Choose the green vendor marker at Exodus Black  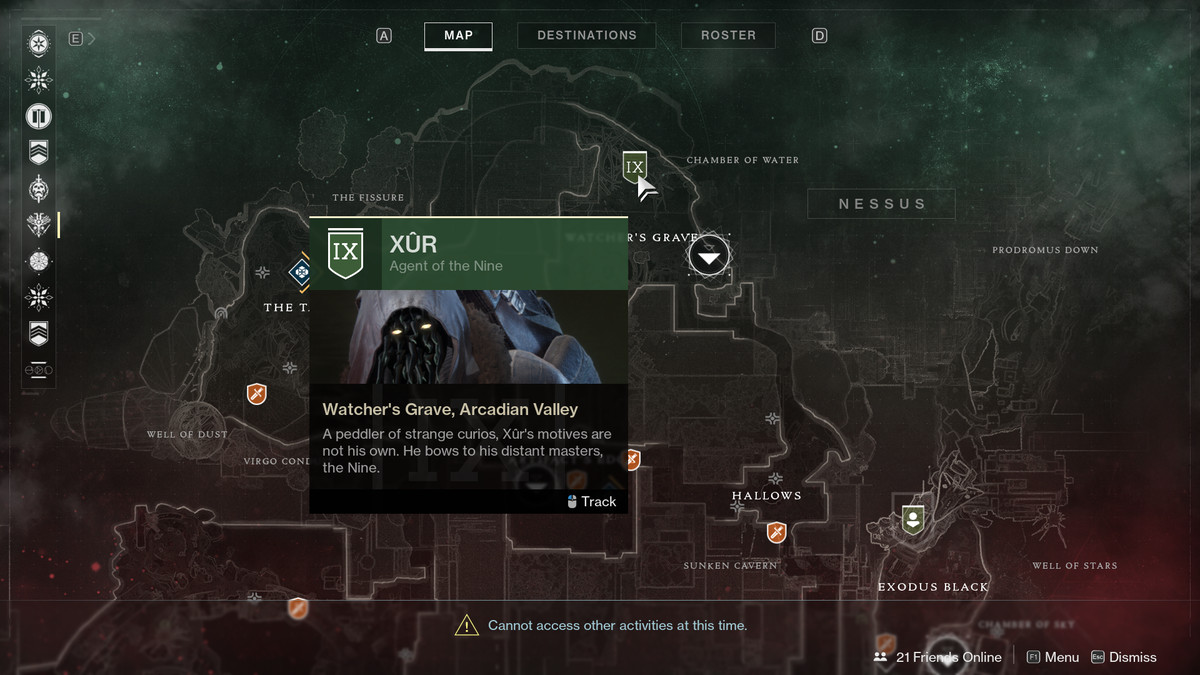pos(912,519)
